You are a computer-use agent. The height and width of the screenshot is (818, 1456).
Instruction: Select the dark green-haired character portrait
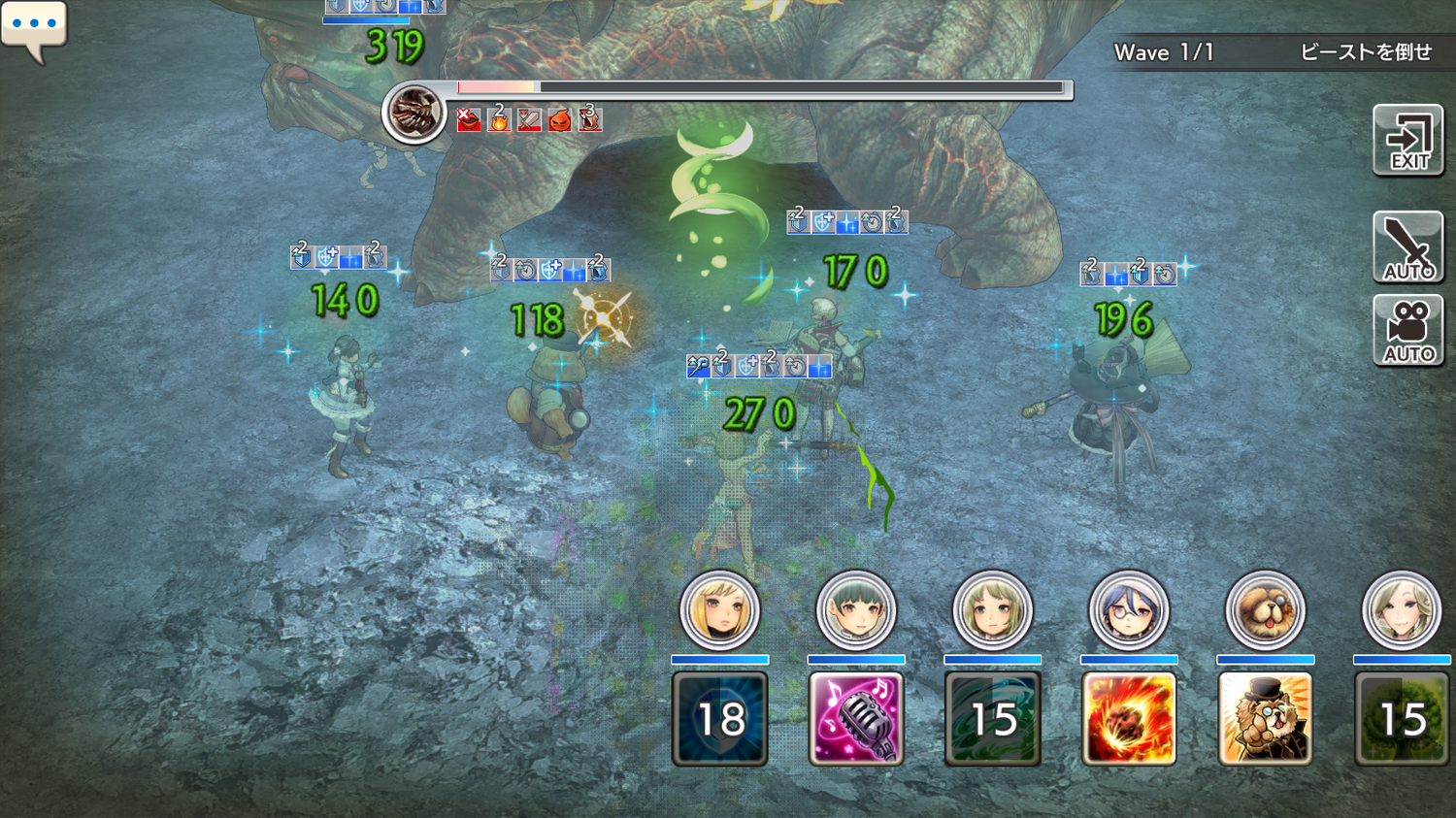855,610
